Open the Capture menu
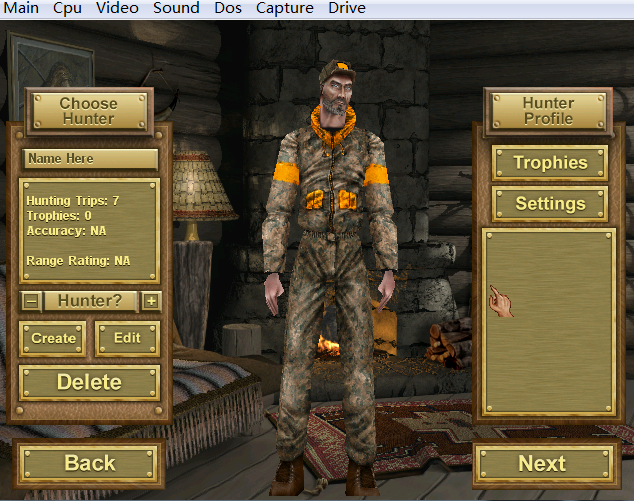The height and width of the screenshot is (501, 634). pyautogui.click(x=285, y=8)
